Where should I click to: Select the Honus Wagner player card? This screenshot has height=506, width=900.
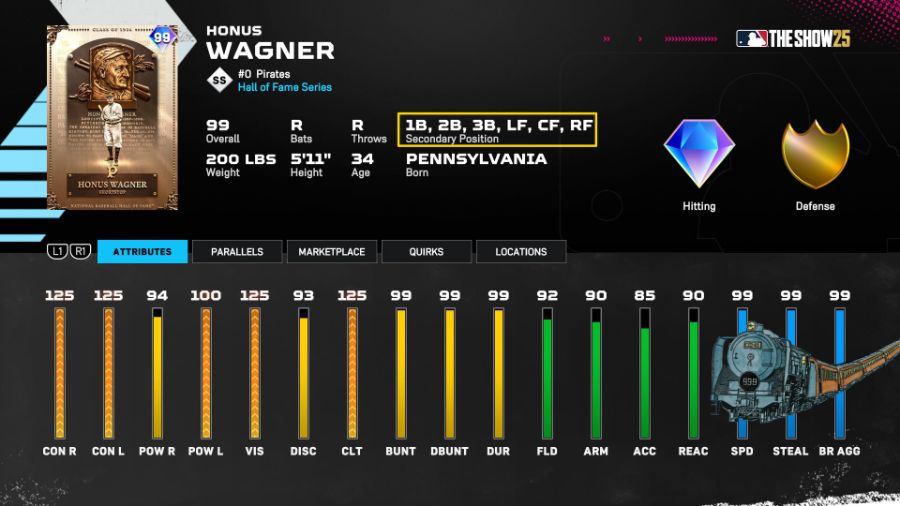(x=112, y=117)
